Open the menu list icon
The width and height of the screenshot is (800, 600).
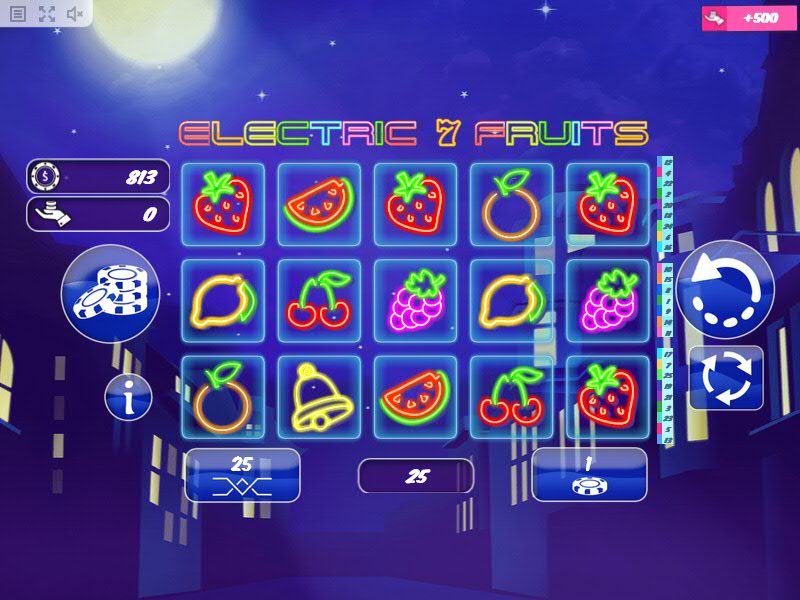(x=18, y=14)
